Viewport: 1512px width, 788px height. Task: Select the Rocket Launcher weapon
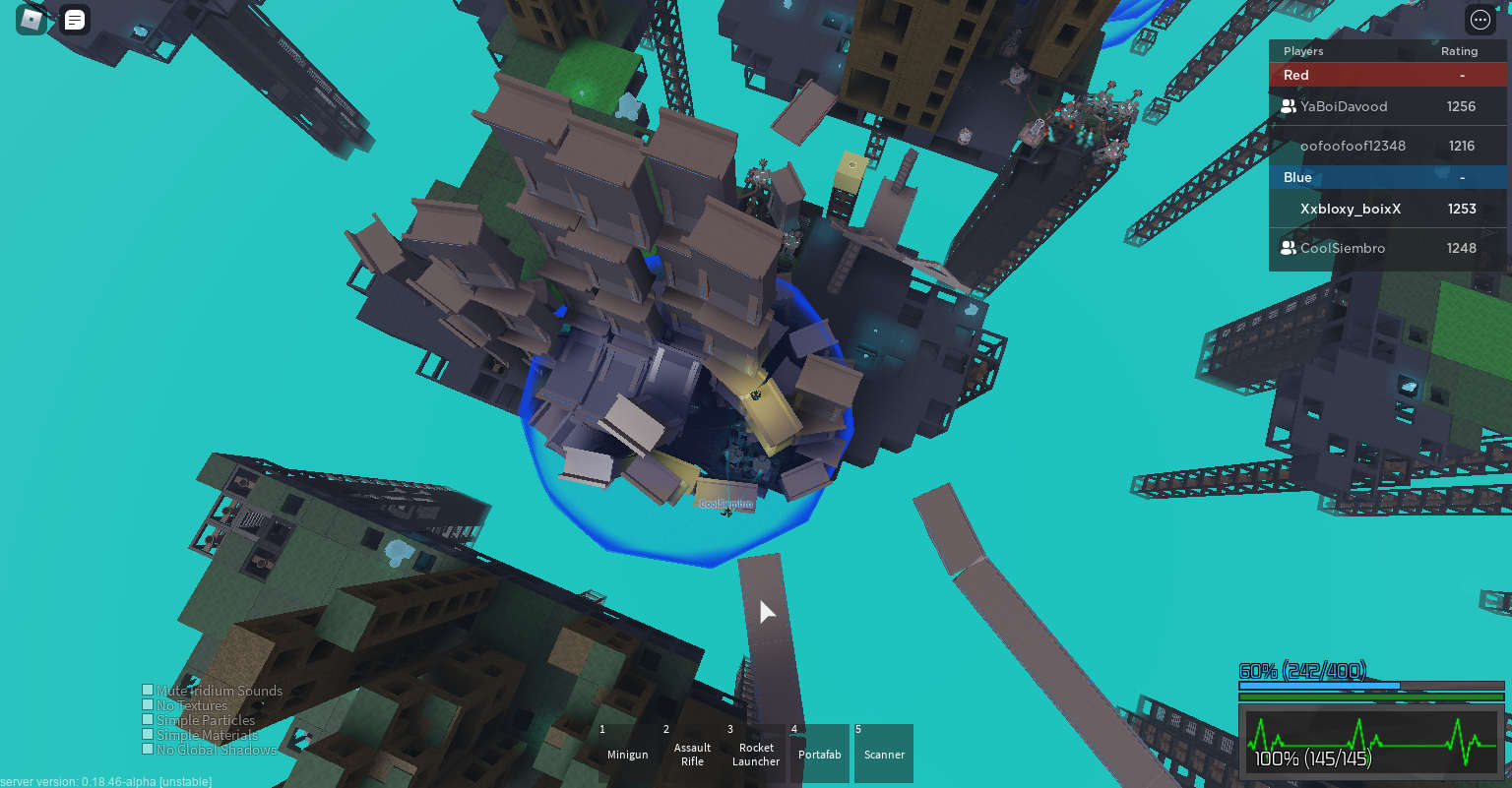click(756, 753)
